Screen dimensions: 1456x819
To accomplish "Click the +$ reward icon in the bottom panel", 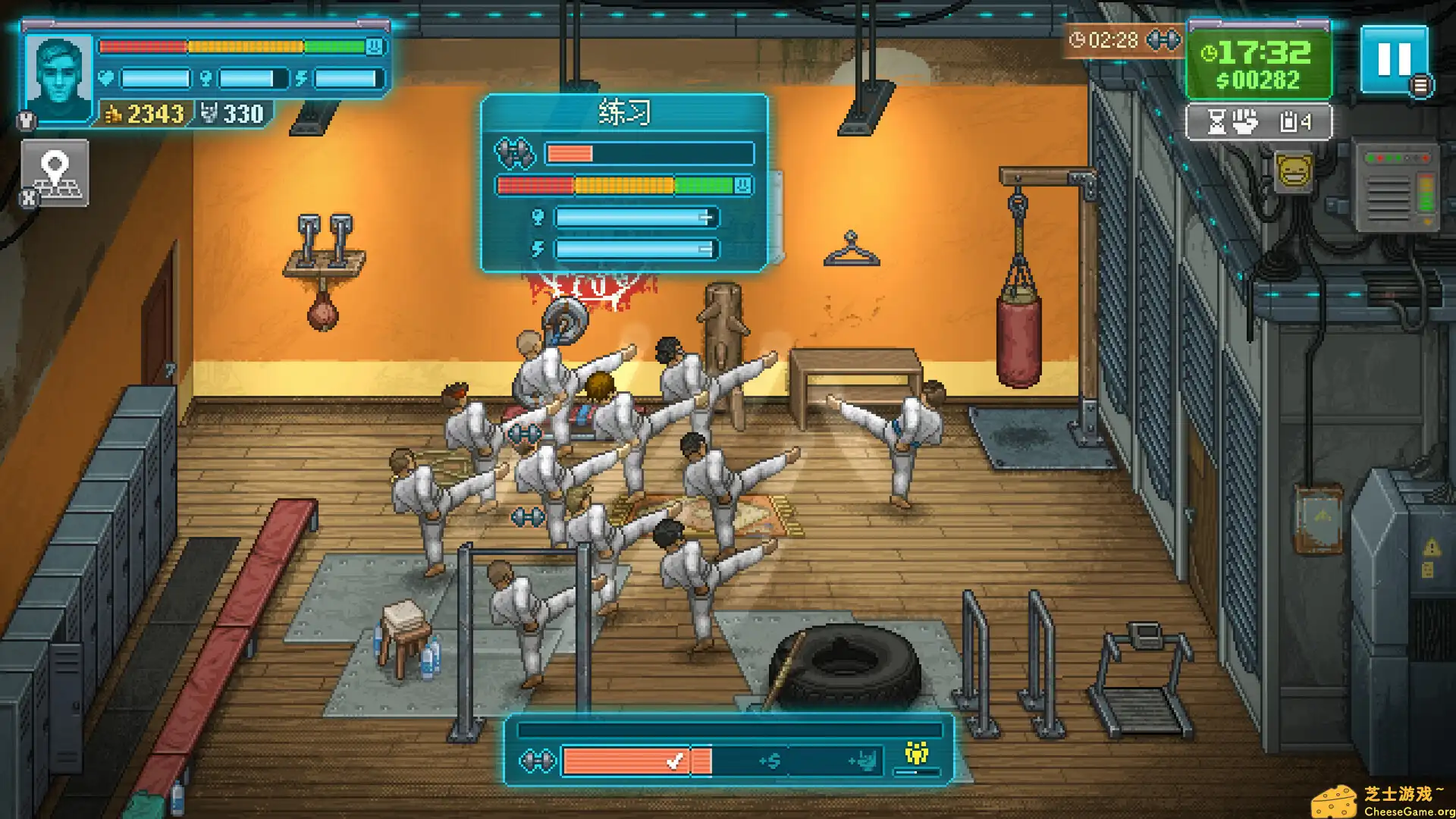I will (x=770, y=759).
